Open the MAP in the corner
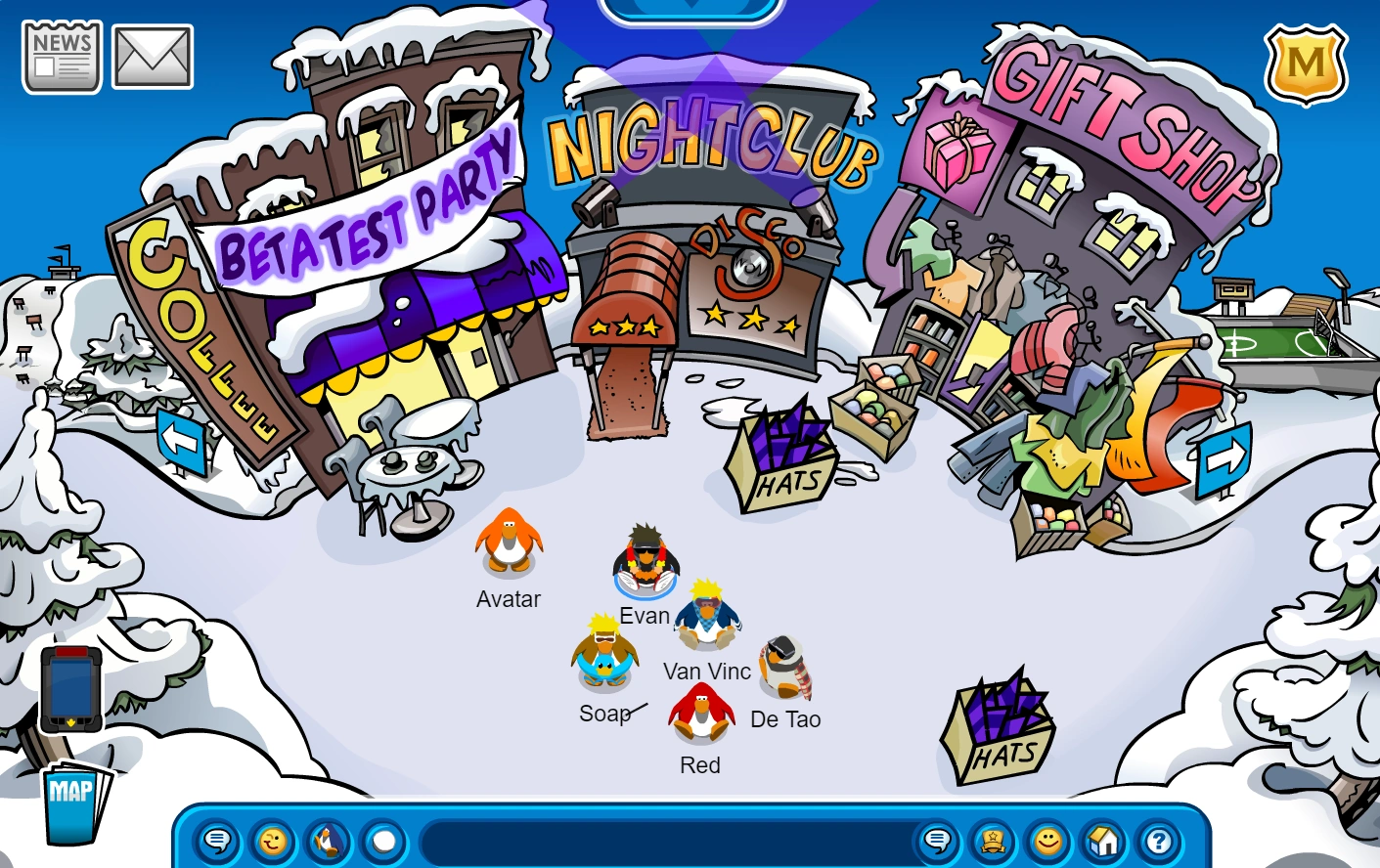 [71, 803]
